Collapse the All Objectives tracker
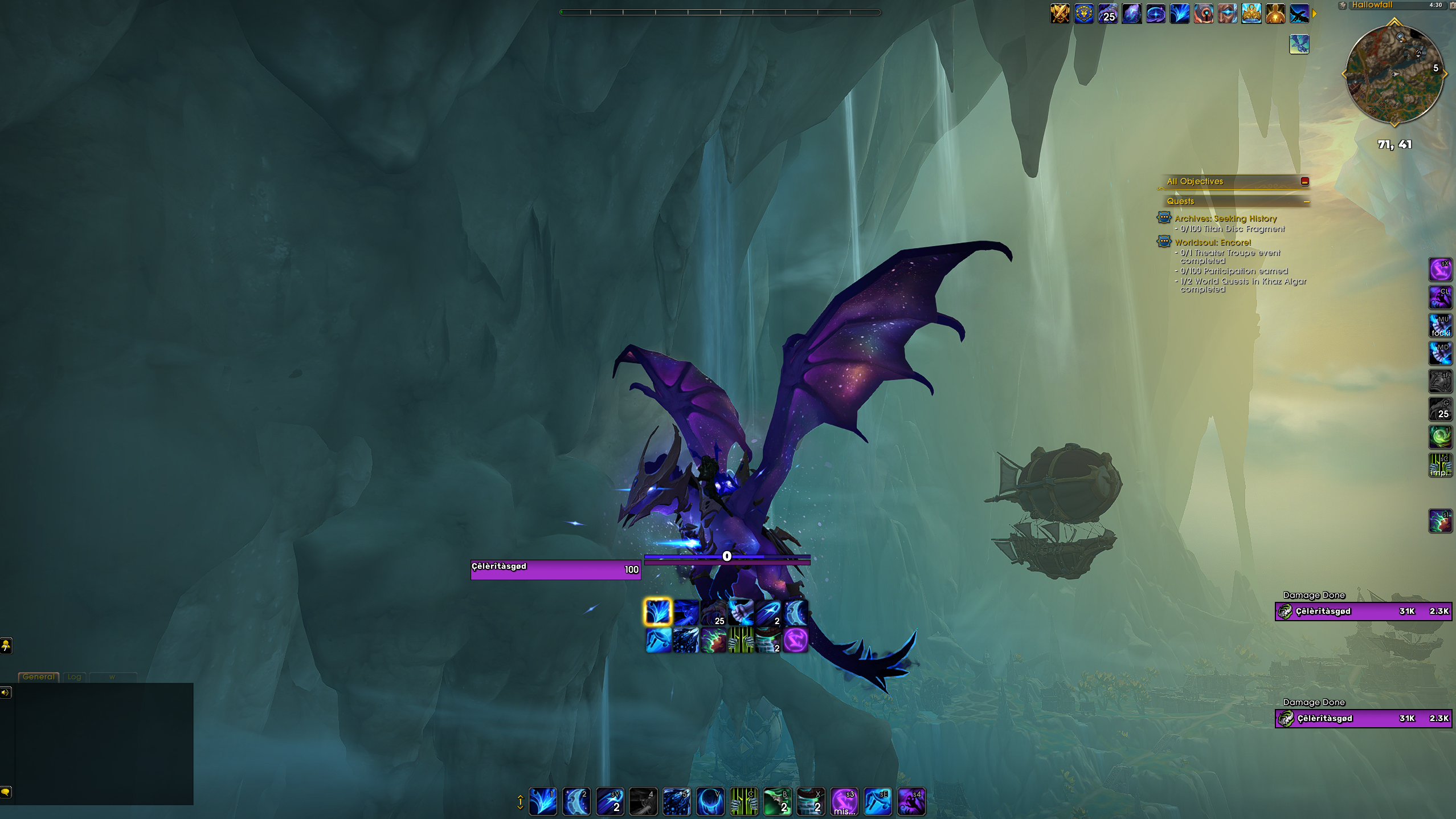The width and height of the screenshot is (1456, 819). [x=1304, y=182]
